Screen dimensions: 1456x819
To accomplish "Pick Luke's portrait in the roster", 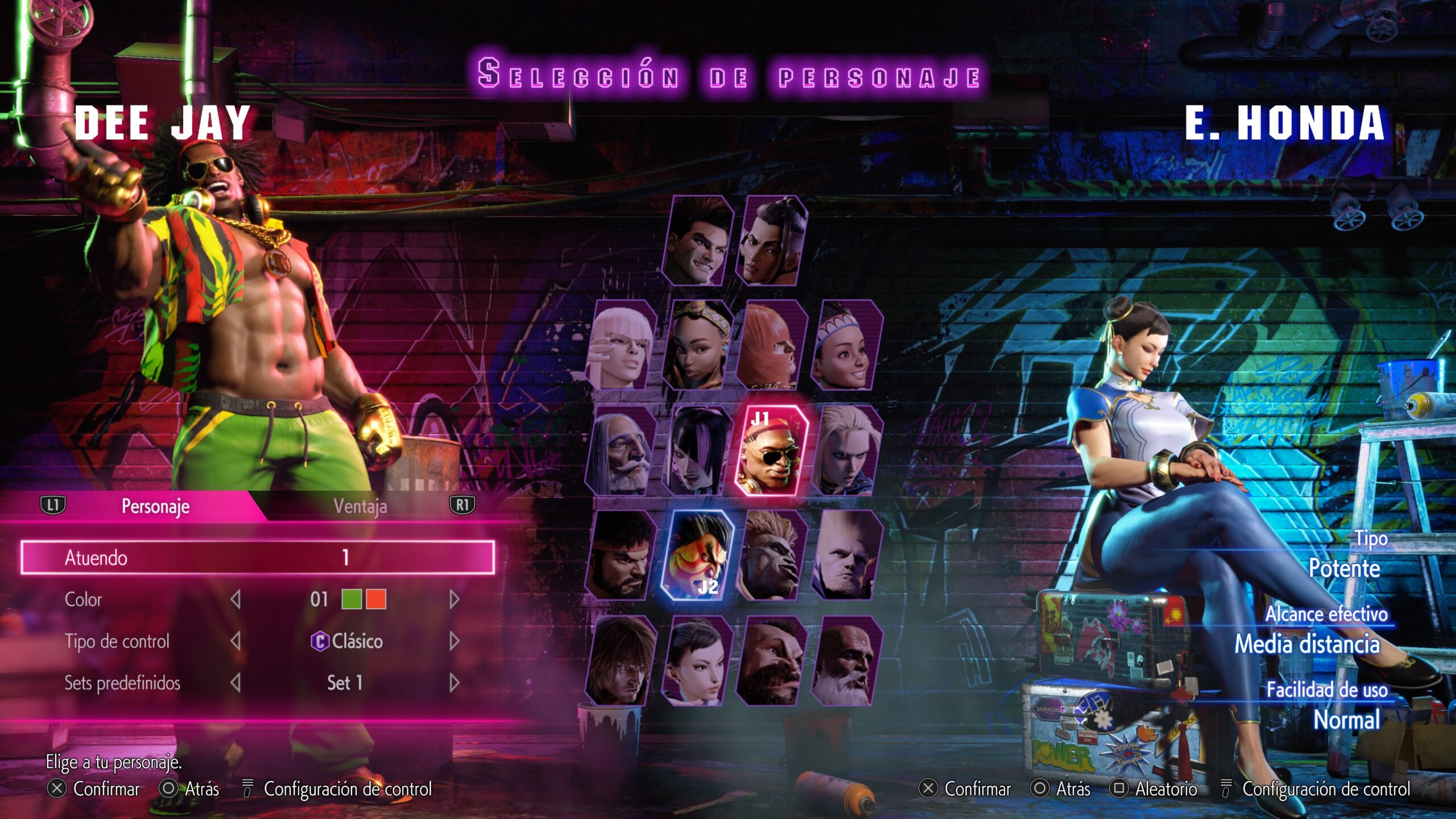I will tap(698, 241).
